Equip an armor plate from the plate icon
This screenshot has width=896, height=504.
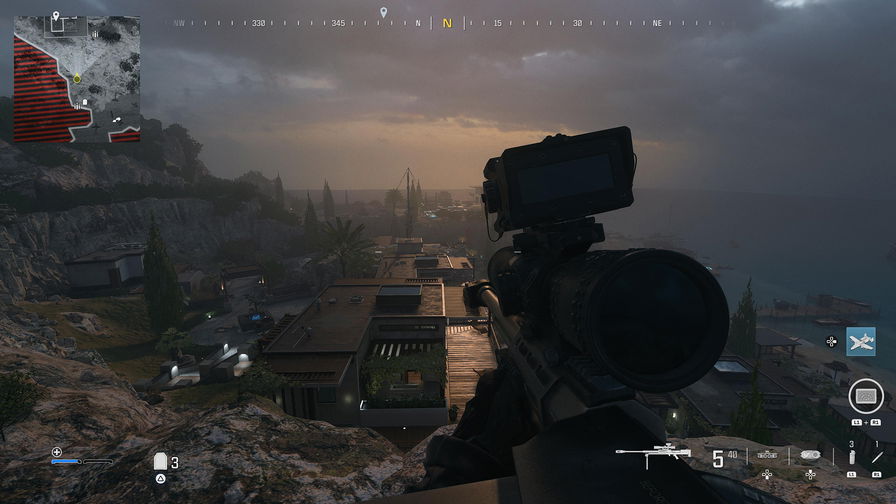160,461
